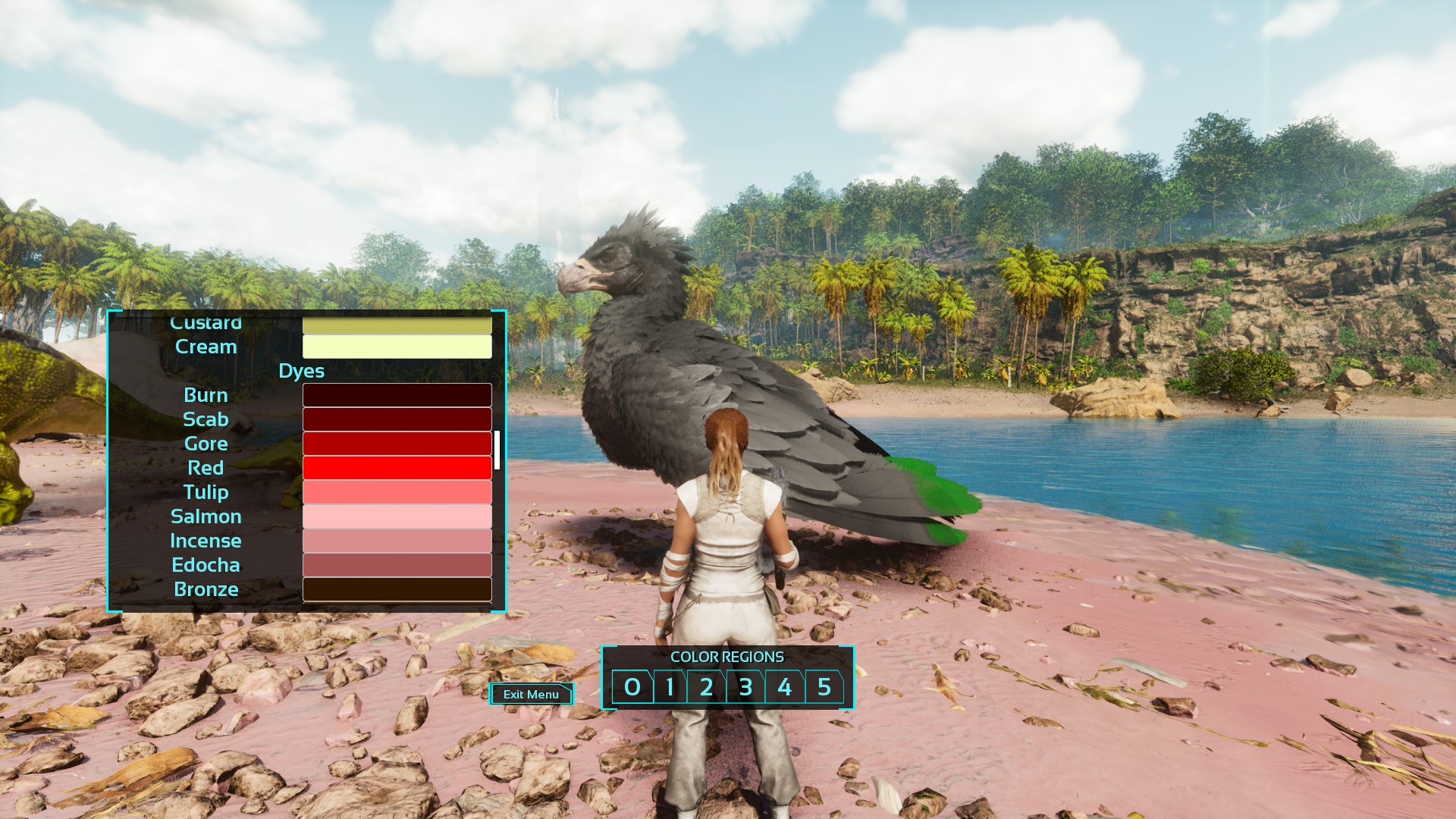Image resolution: width=1456 pixels, height=819 pixels.
Task: Click the Exit Menu button
Action: (x=531, y=694)
